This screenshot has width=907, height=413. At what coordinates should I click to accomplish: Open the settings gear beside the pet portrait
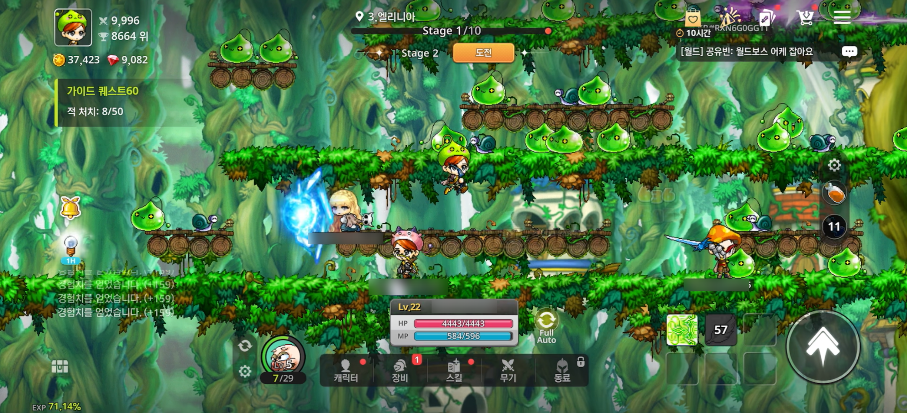245,371
